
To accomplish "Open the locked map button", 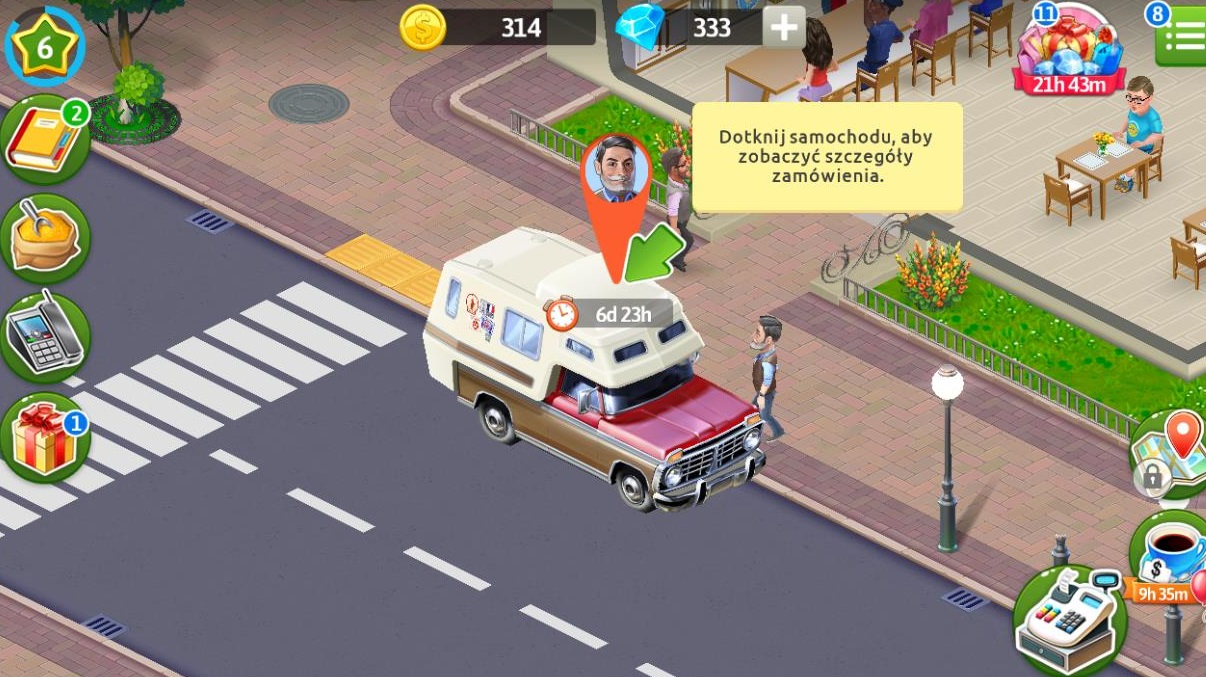I will coord(1172,455).
